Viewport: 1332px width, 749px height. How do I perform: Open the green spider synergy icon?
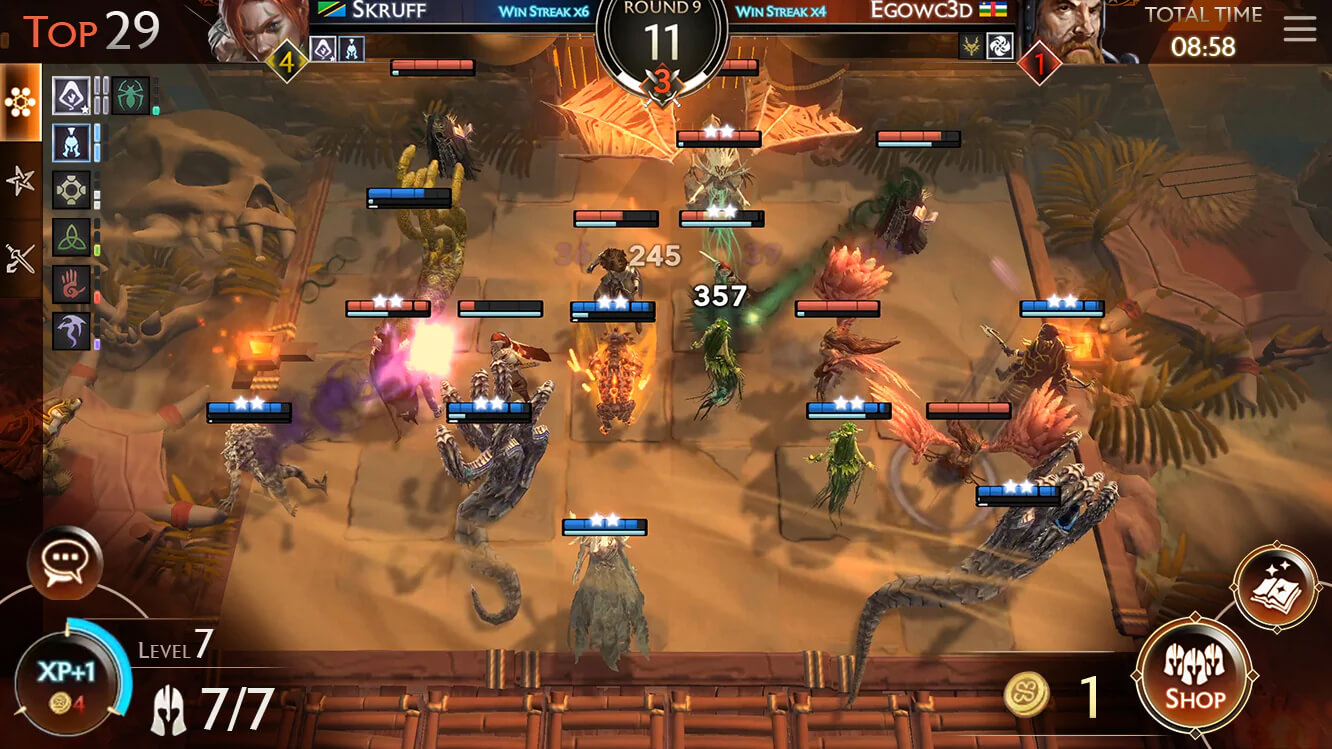point(129,95)
